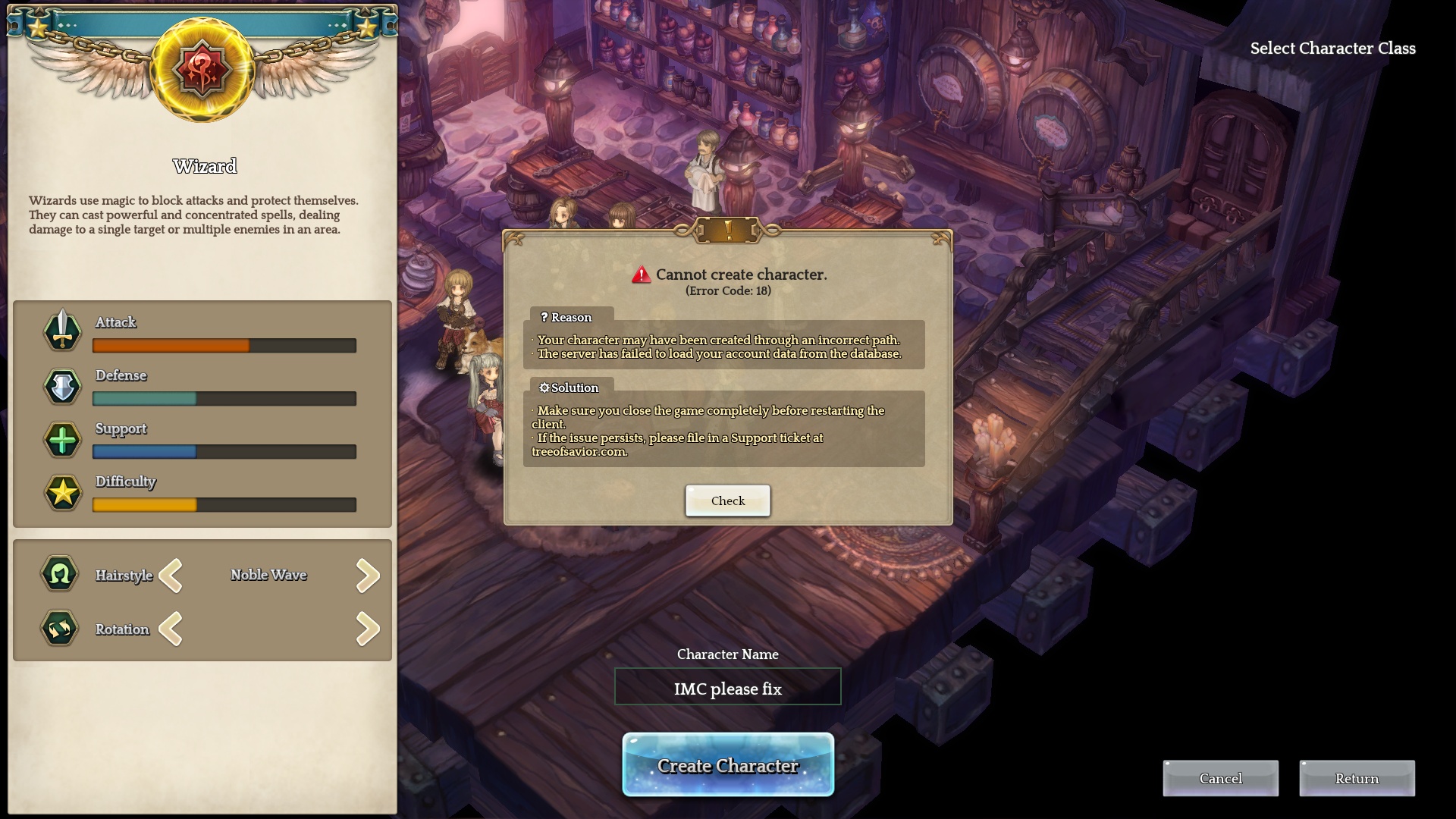Rotate the character right
Image resolution: width=1456 pixels, height=819 pixels.
[x=368, y=629]
